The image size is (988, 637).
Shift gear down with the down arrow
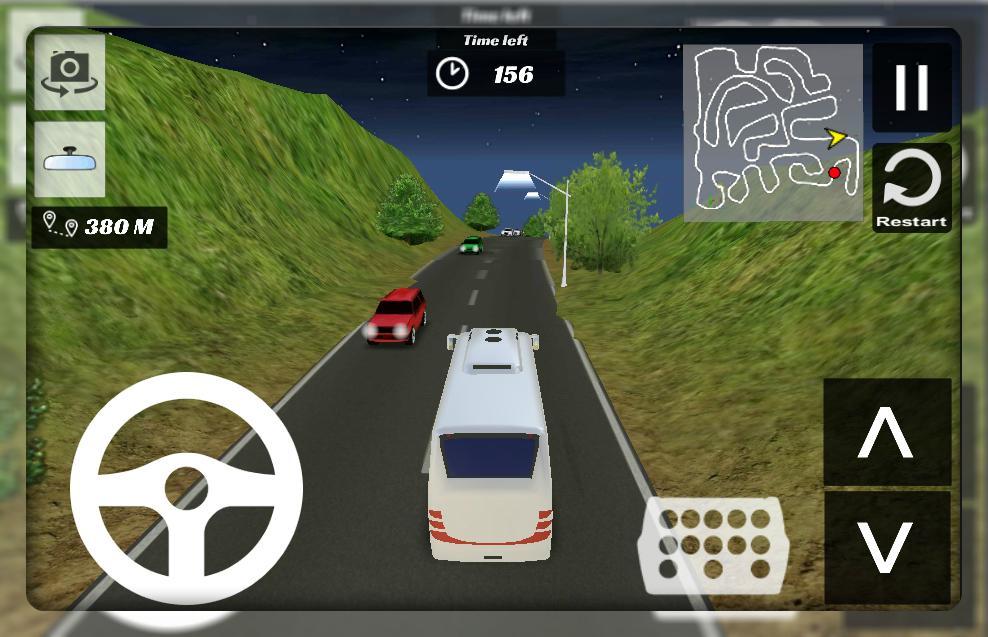click(886, 546)
